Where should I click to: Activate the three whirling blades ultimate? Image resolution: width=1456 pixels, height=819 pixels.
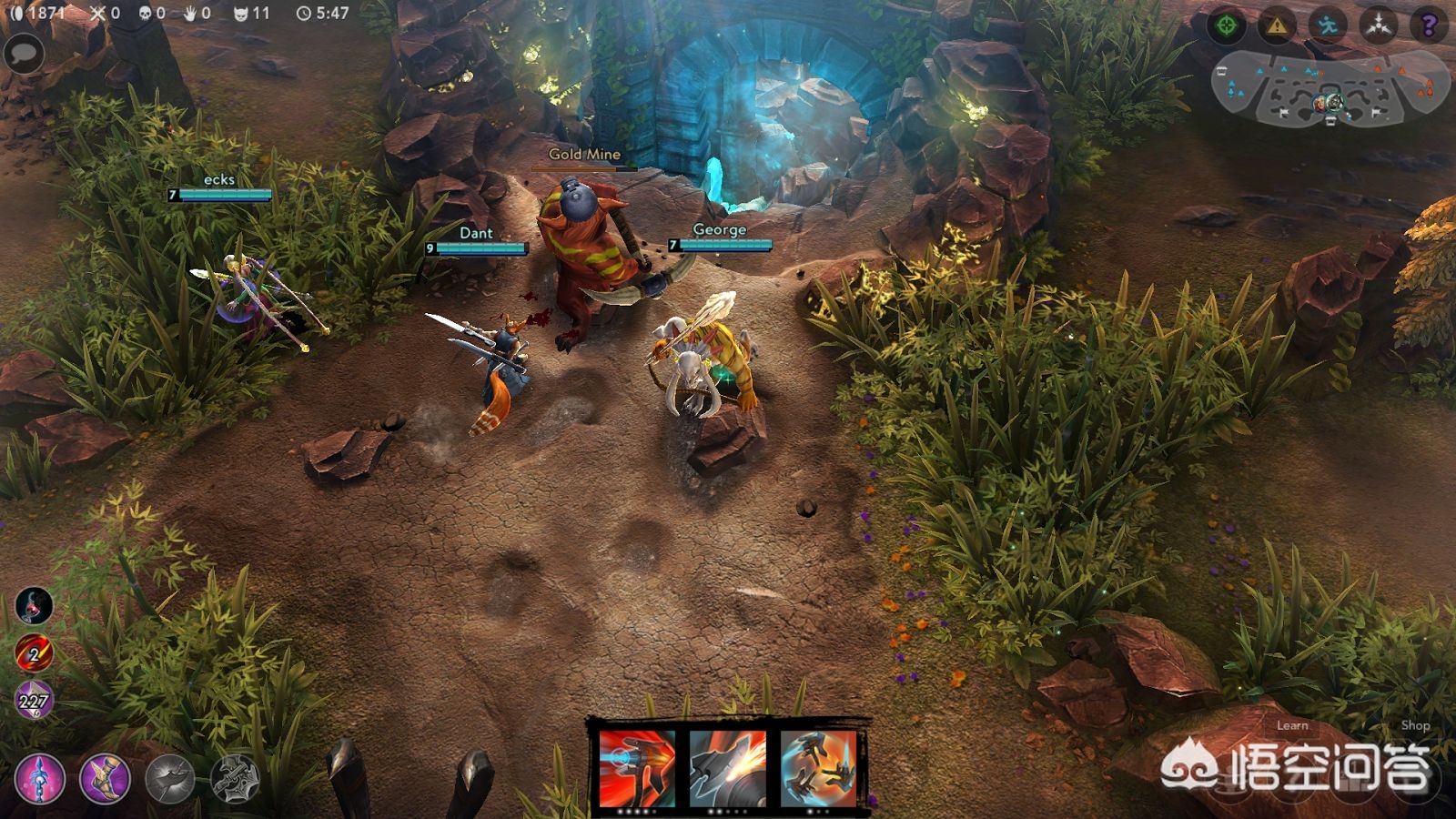pyautogui.click(x=818, y=767)
